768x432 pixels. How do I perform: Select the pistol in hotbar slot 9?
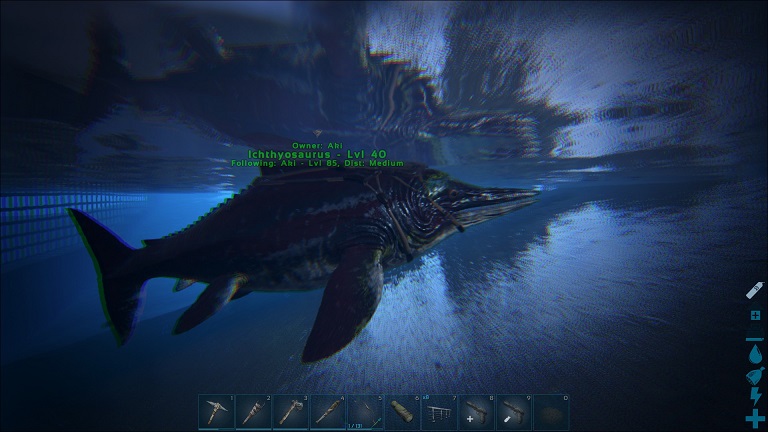click(x=515, y=411)
